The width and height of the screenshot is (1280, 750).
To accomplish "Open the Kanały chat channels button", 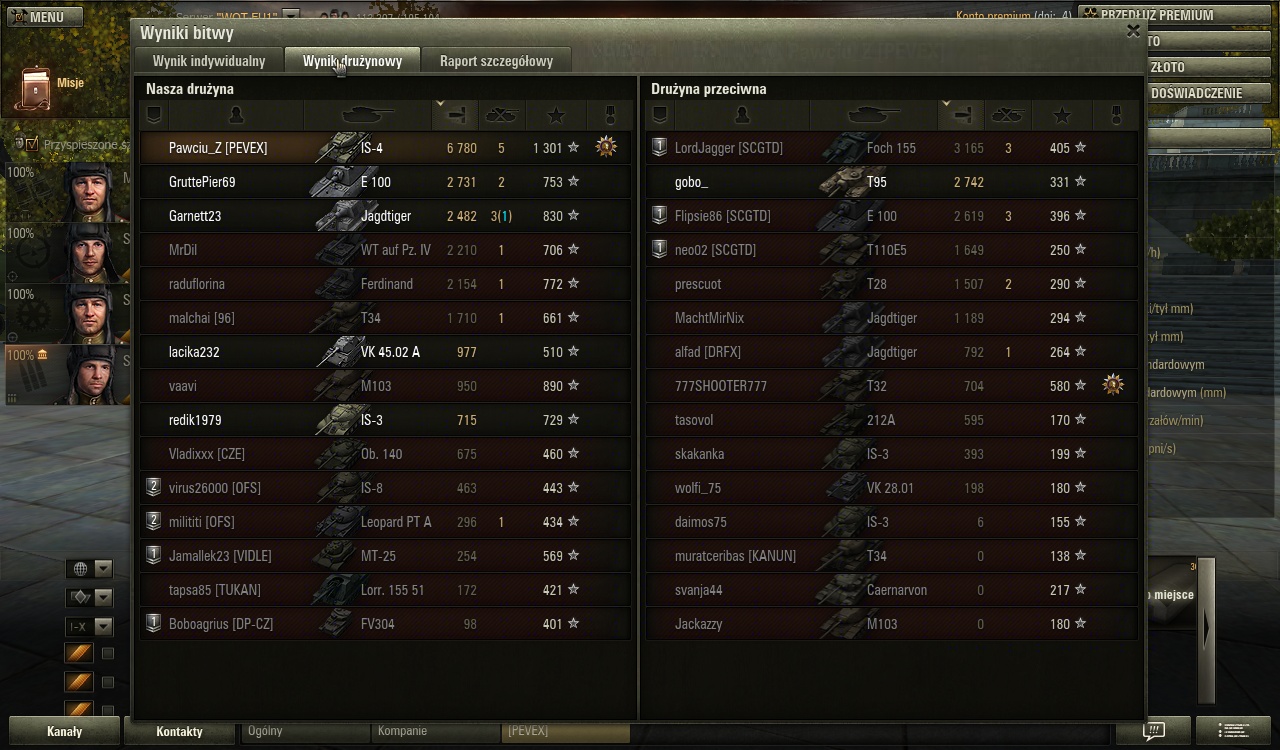I will [x=65, y=731].
